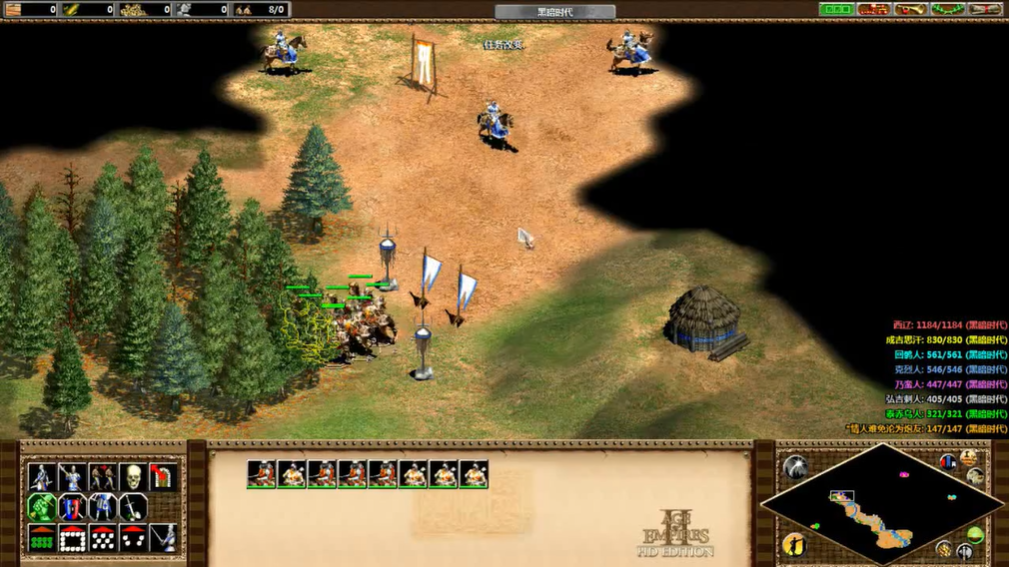The width and height of the screenshot is (1009, 567).
Task: Choose the green line formation button
Action: pos(41,539)
